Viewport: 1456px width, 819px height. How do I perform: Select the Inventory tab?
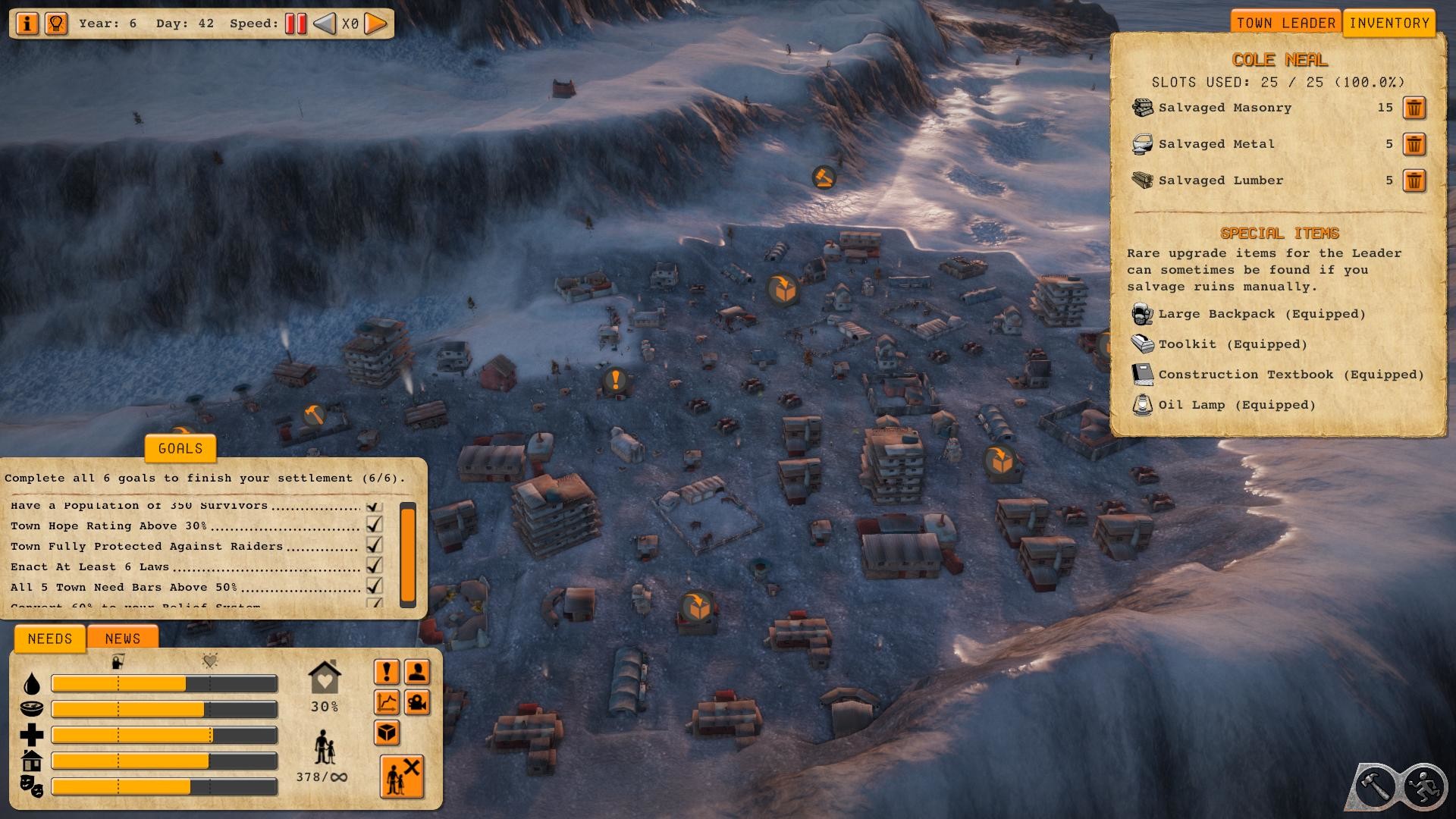pyautogui.click(x=1389, y=23)
